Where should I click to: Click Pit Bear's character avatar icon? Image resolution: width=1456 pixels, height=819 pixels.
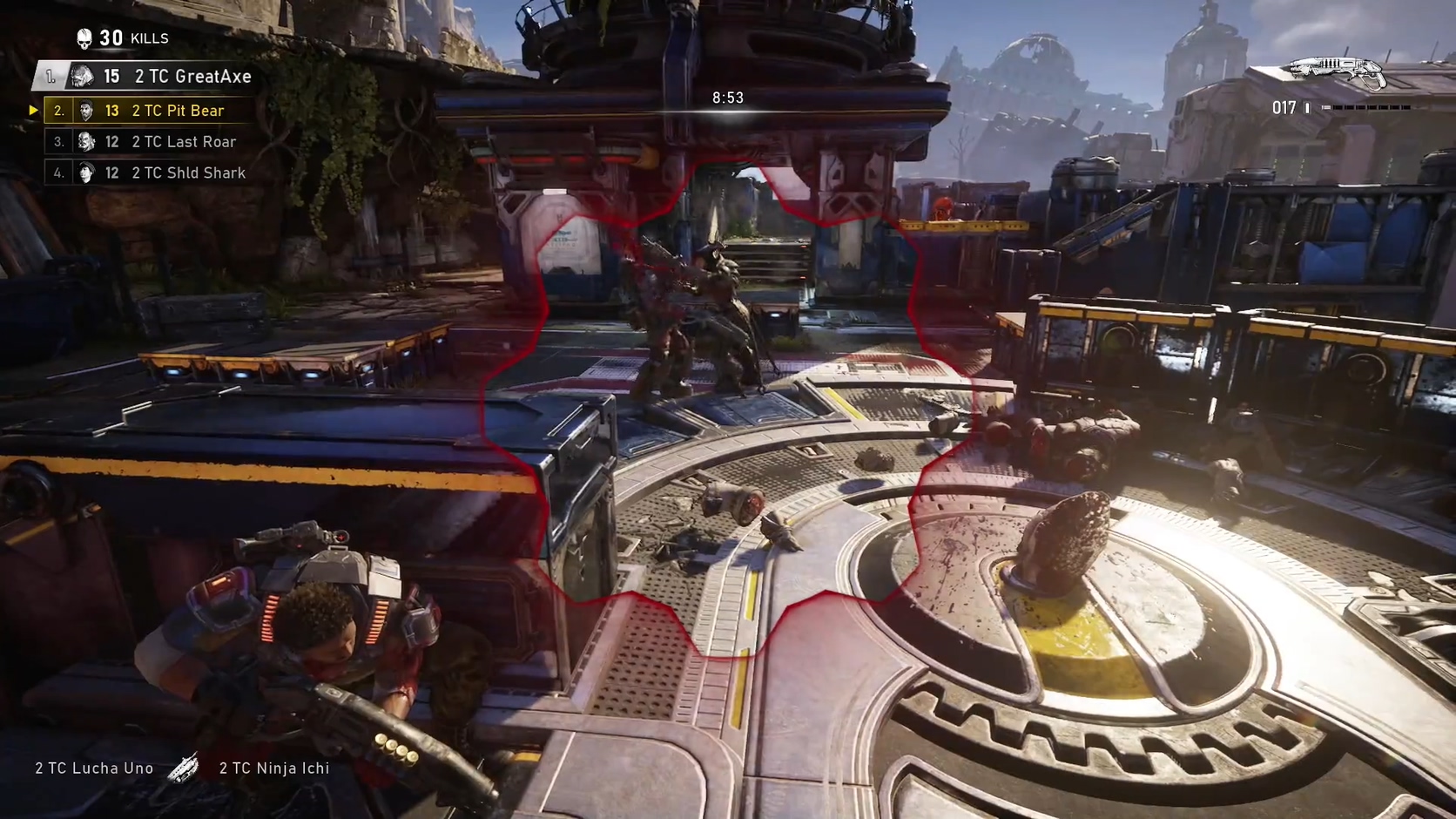click(84, 110)
